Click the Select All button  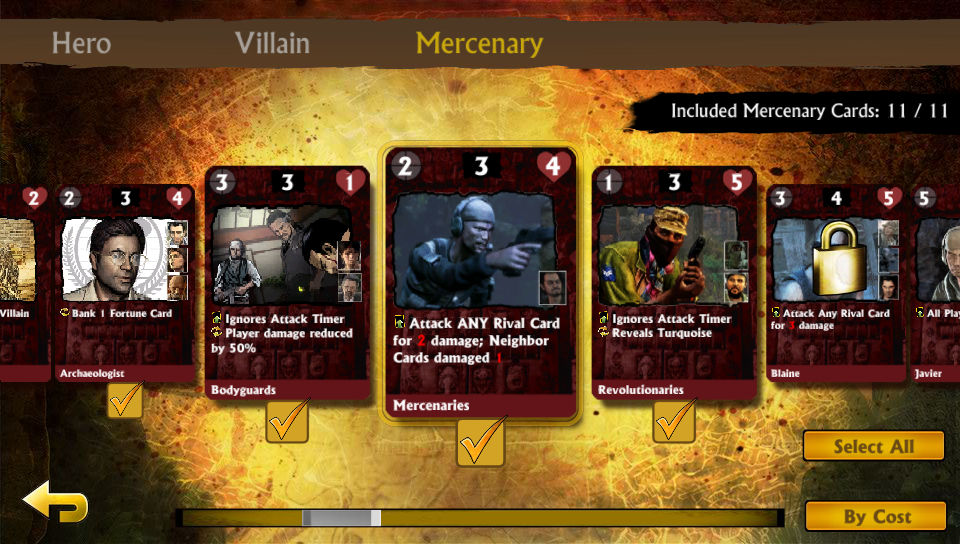pos(873,446)
